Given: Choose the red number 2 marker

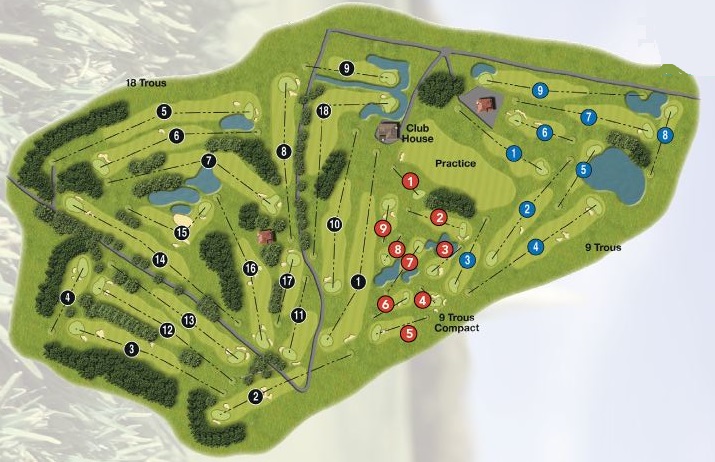Looking at the screenshot, I should tap(438, 217).
